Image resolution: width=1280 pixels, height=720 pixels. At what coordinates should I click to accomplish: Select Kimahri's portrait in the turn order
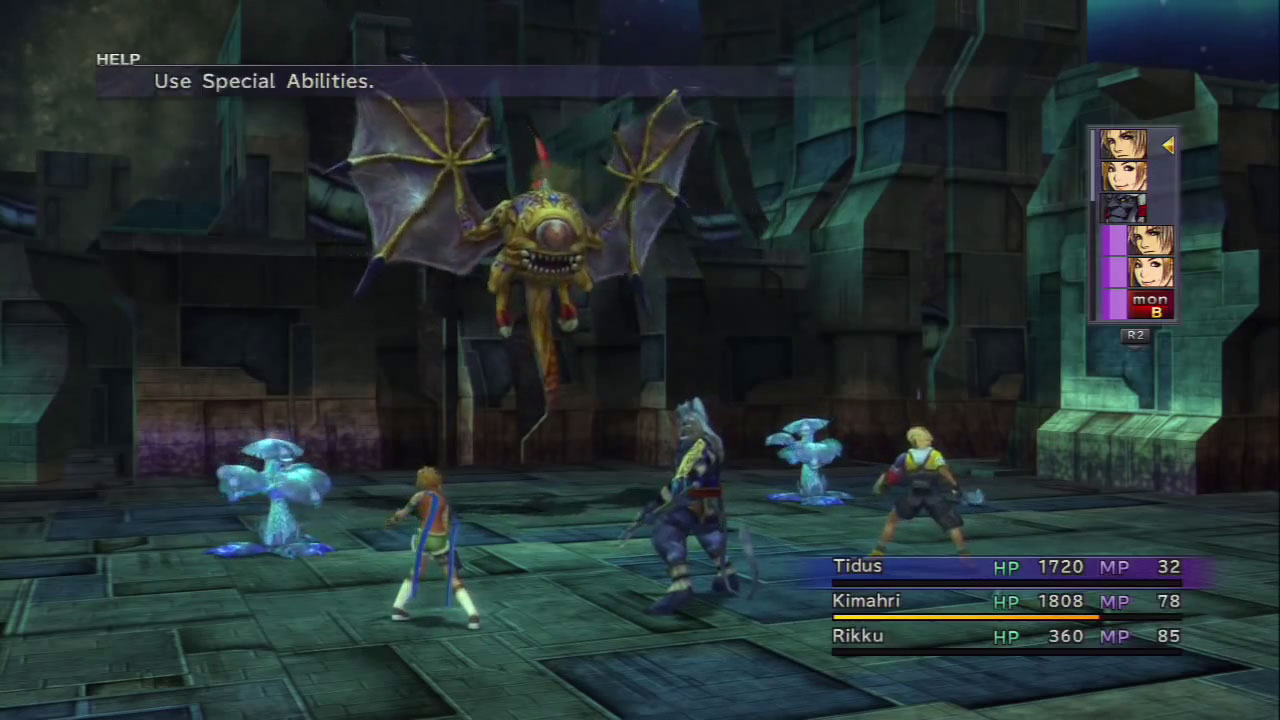(1123, 208)
